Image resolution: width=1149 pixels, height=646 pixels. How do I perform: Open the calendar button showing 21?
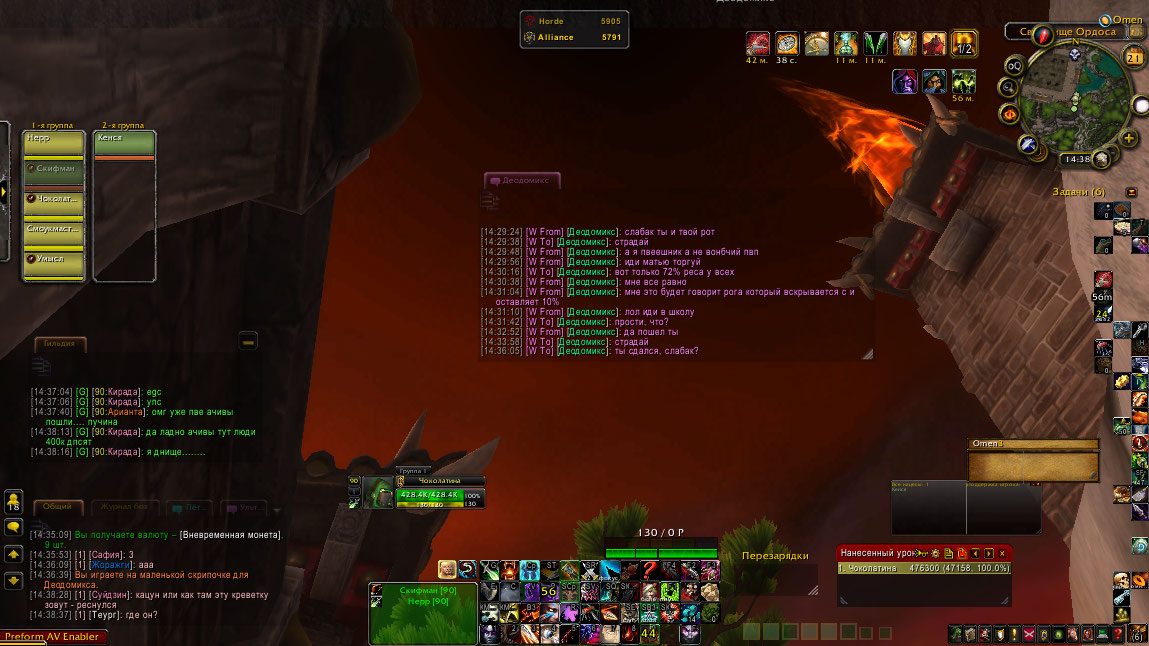coord(1135,58)
